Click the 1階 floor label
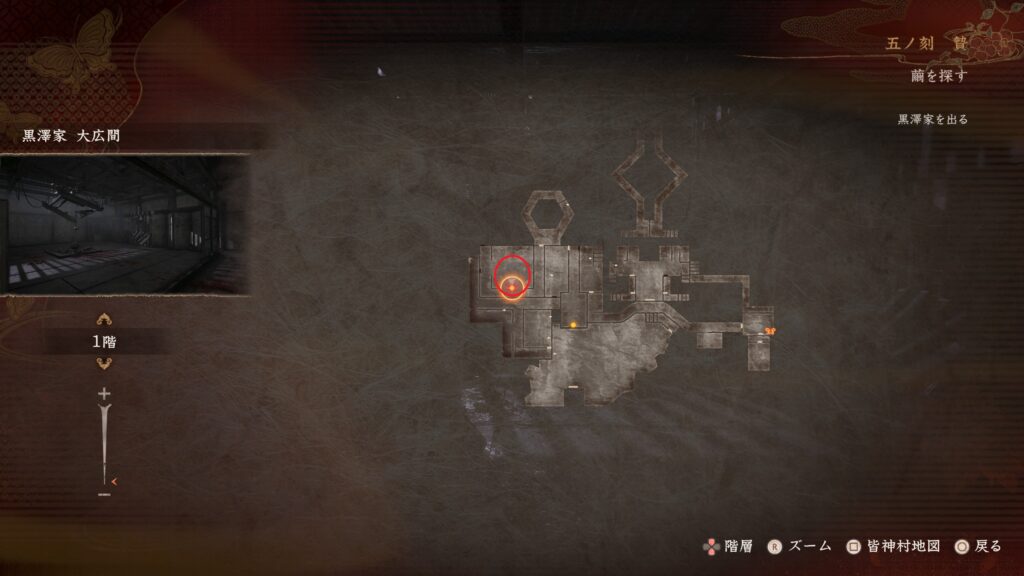1024x576 pixels. click(x=103, y=341)
